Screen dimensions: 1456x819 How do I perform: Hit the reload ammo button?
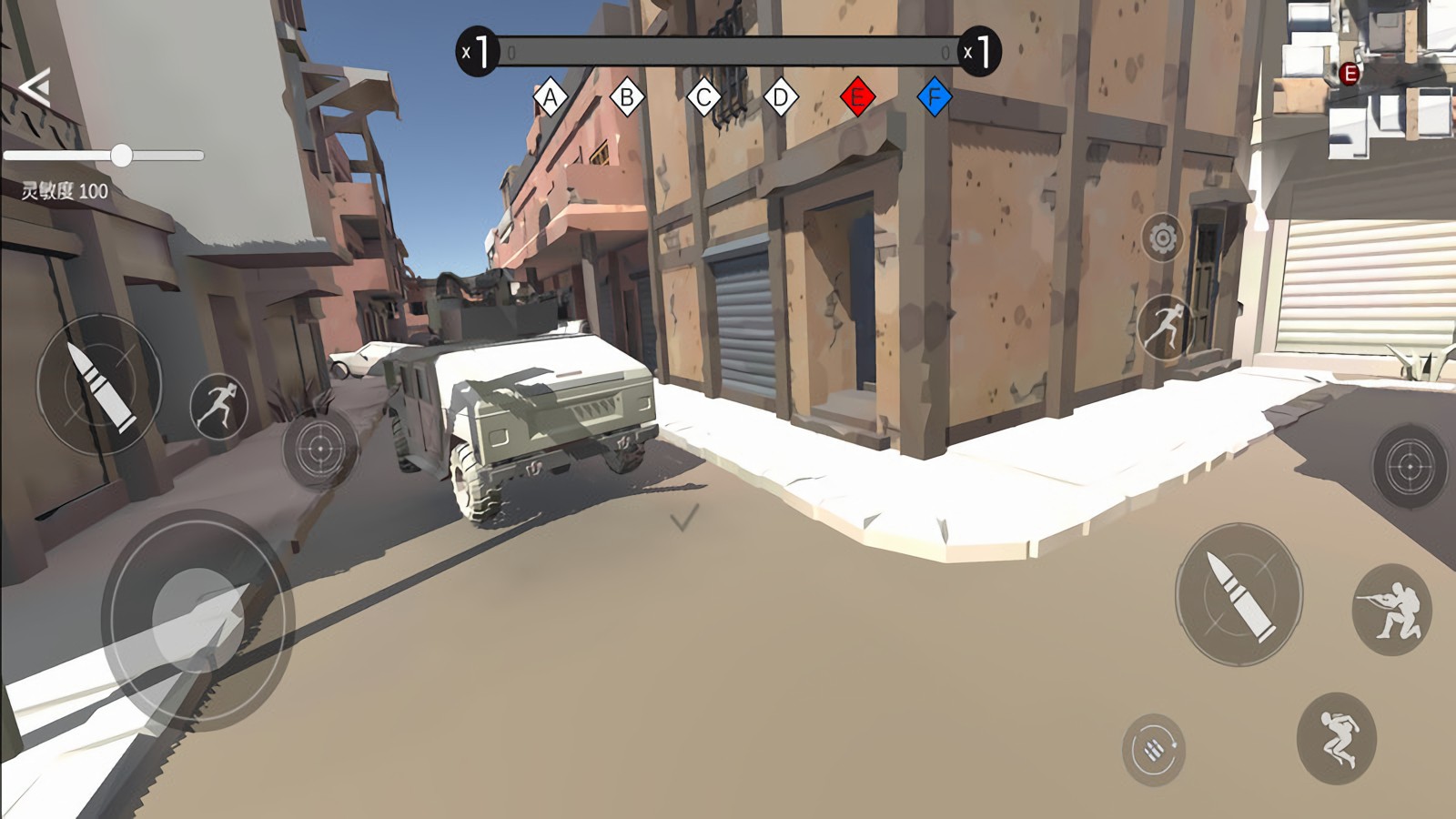[1153, 750]
